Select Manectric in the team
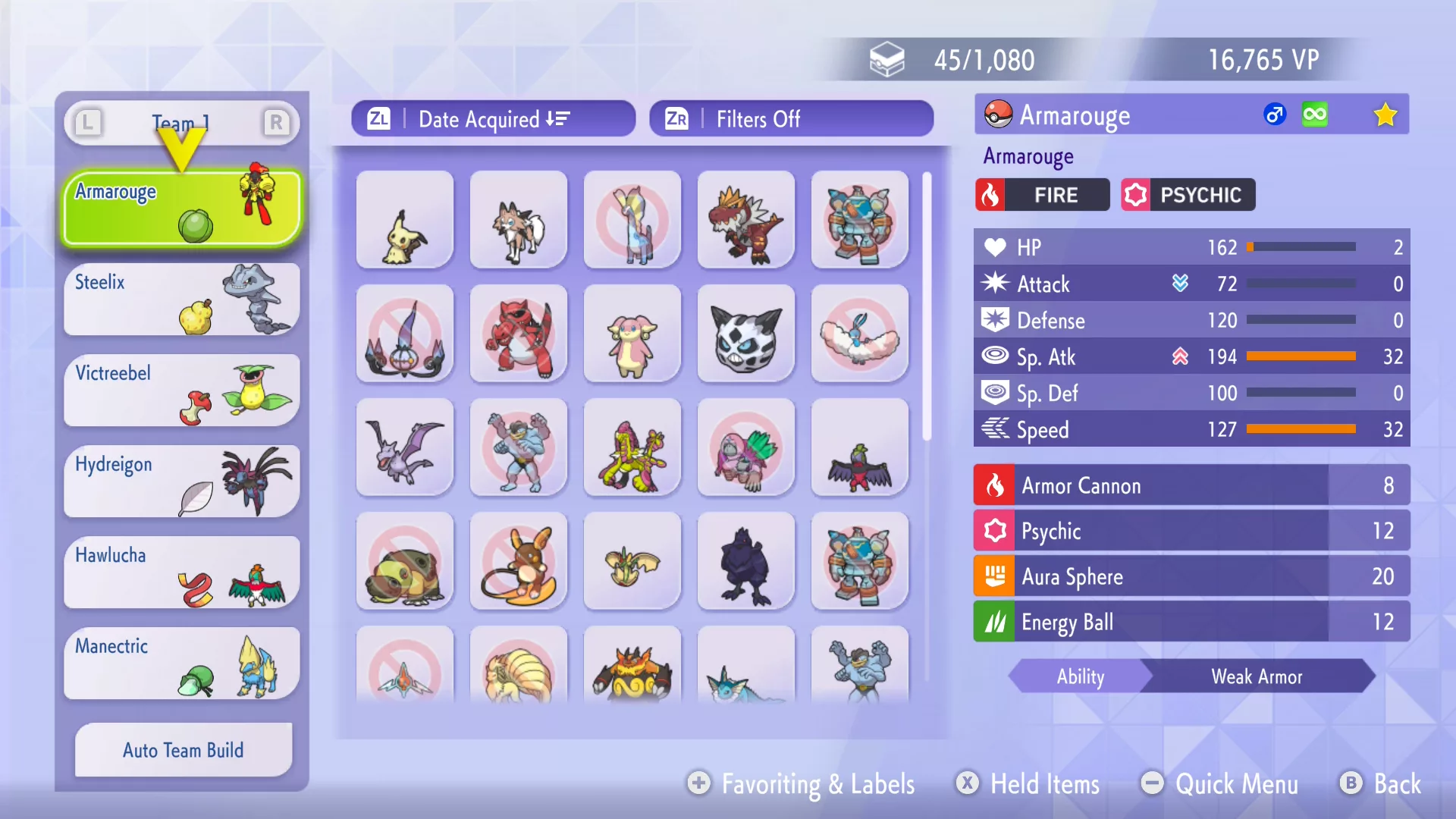1456x819 pixels. tap(182, 663)
